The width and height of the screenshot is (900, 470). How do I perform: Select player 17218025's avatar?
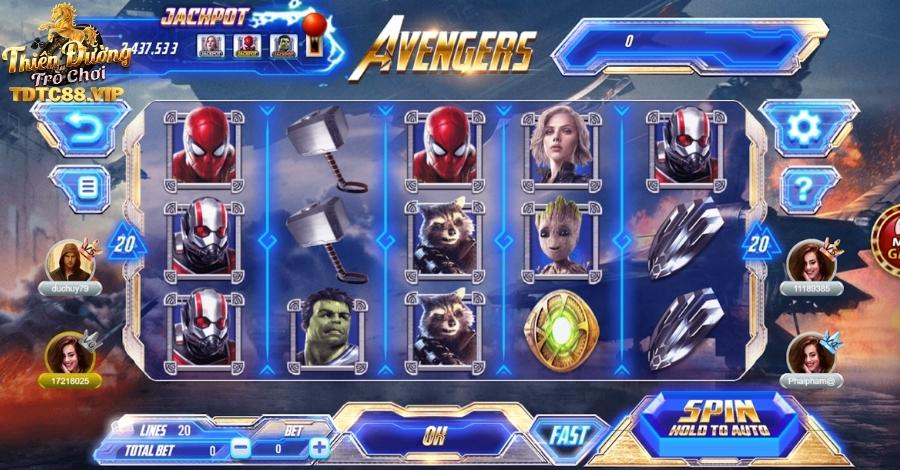[x=70, y=353]
